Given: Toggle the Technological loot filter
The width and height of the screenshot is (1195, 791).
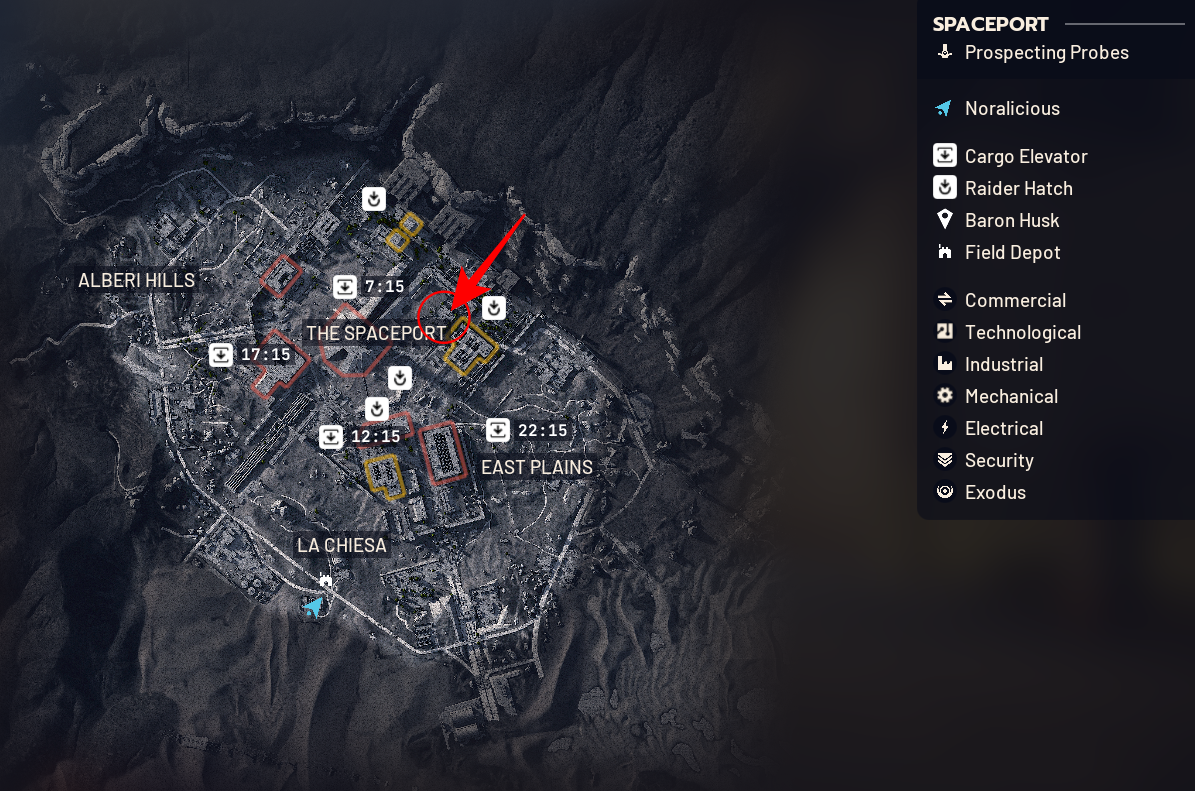Looking at the screenshot, I should 1022,332.
